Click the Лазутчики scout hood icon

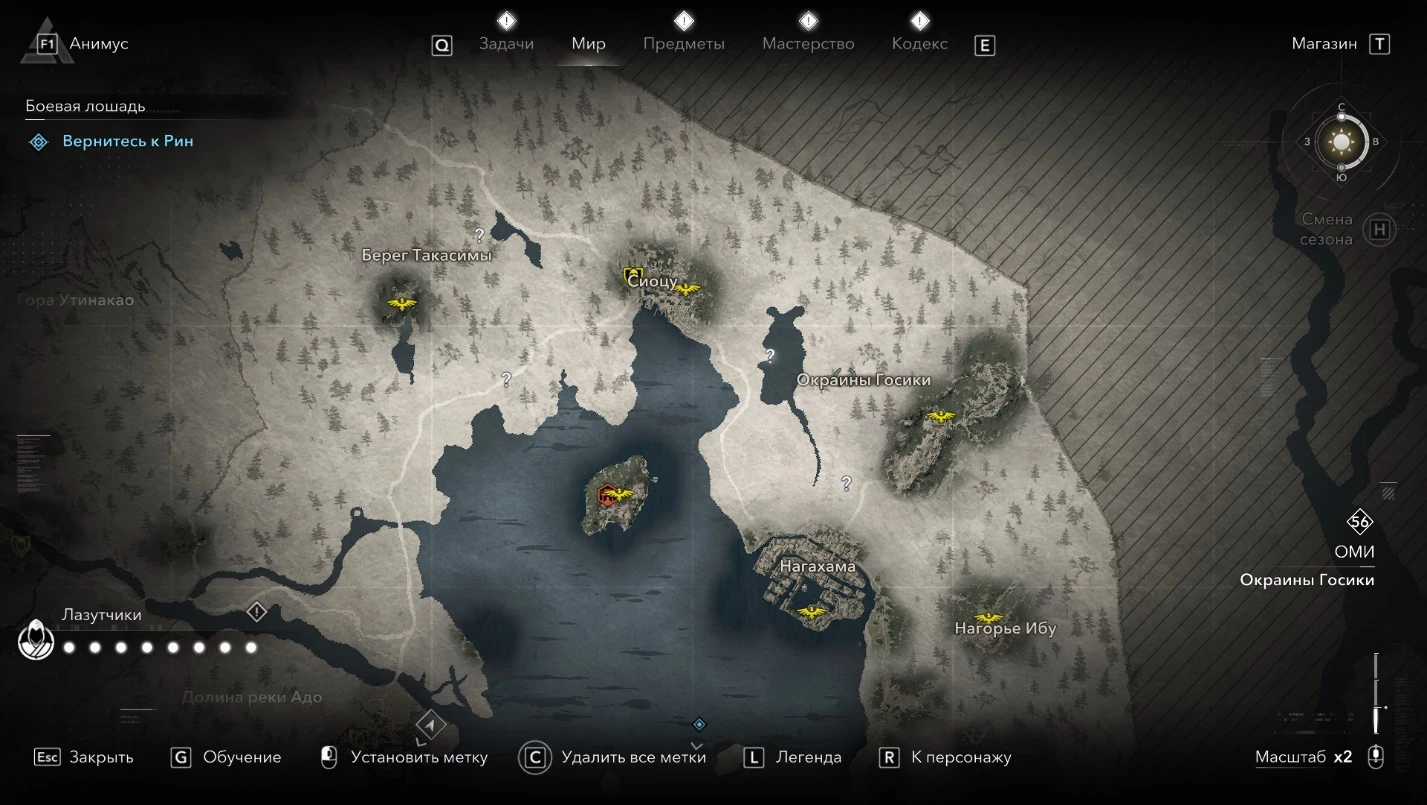point(36,640)
